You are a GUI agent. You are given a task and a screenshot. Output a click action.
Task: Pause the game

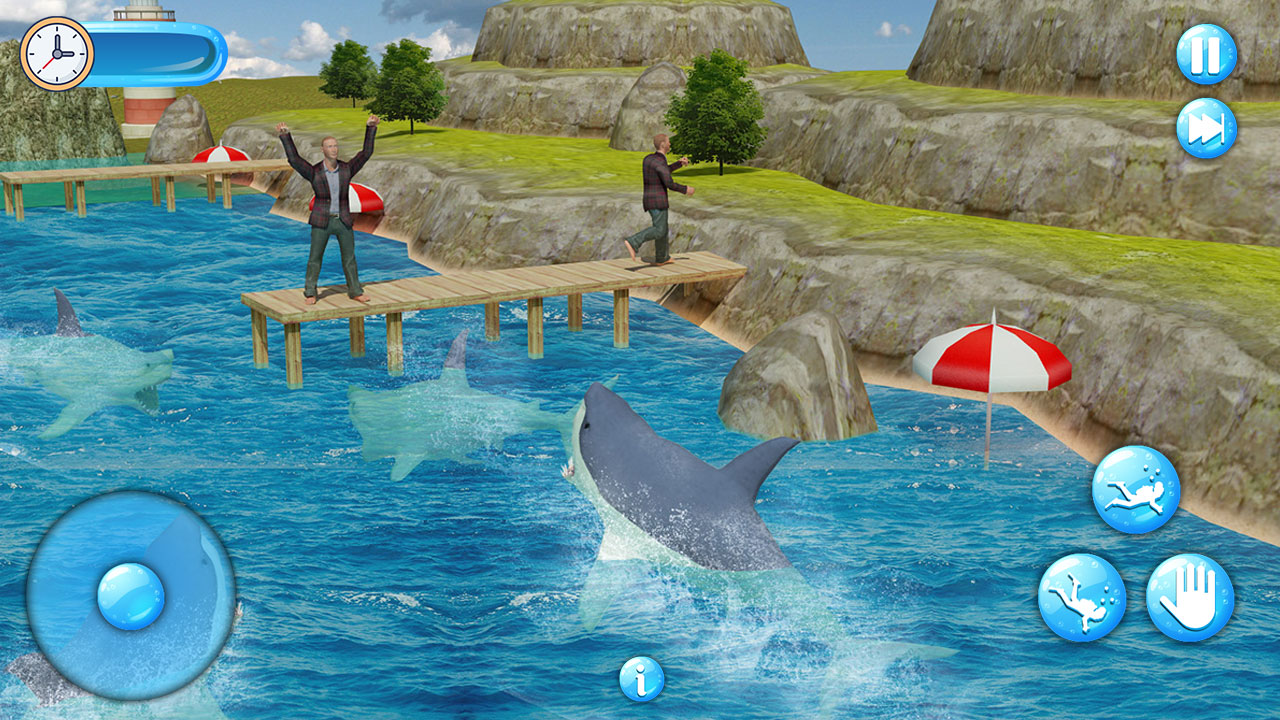(1206, 55)
